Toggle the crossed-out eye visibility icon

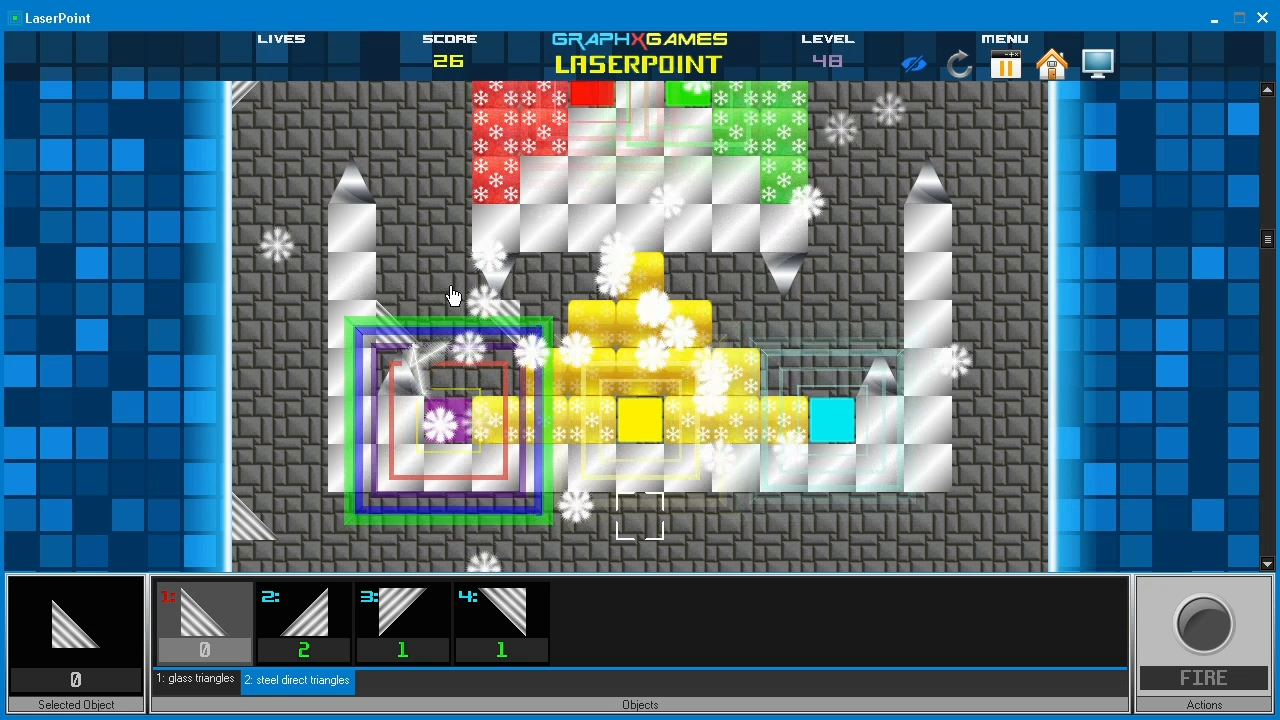[914, 65]
